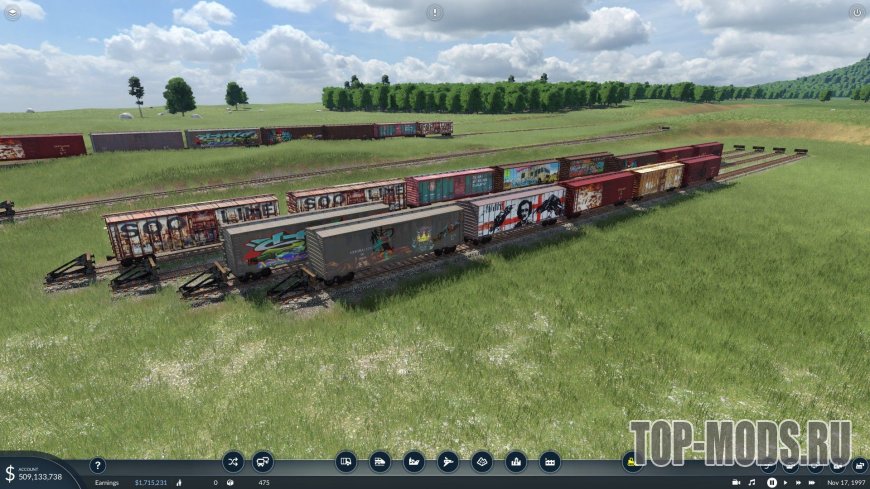870x489 pixels.
Task: Set game speed to normal play
Action: coord(786,482)
